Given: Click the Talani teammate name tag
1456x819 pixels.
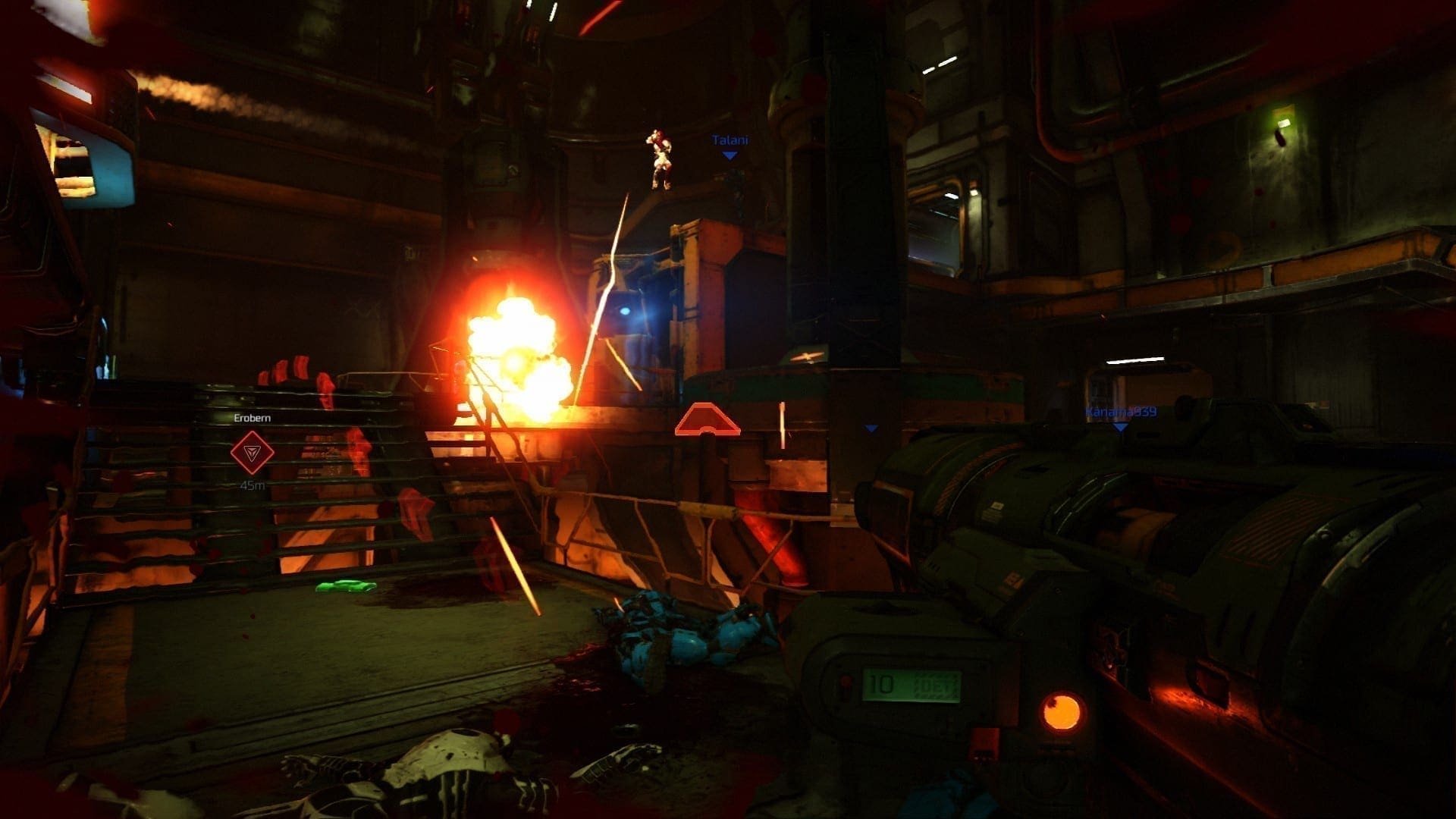Looking at the screenshot, I should pyautogui.click(x=730, y=140).
